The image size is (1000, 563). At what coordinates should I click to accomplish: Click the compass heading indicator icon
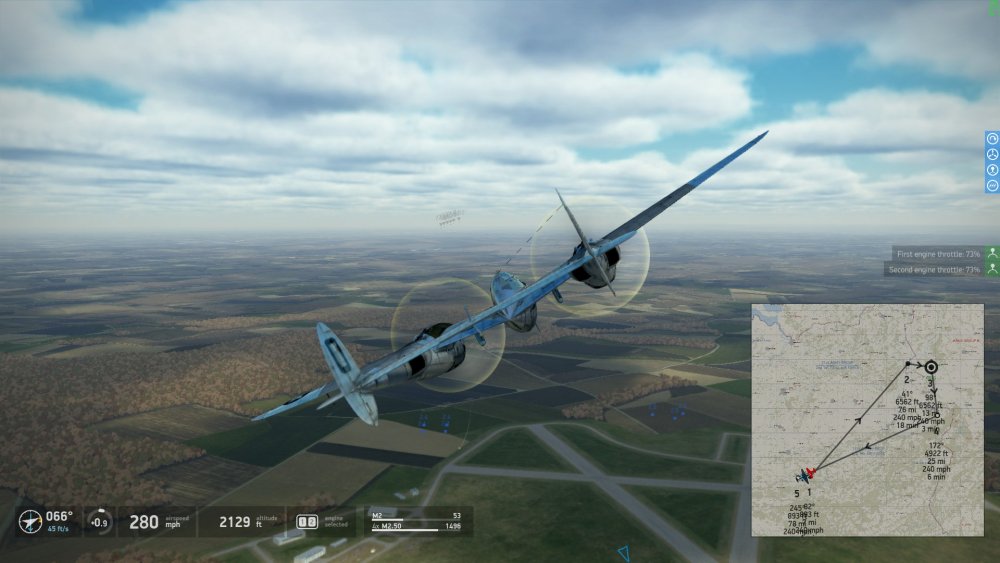(30, 521)
